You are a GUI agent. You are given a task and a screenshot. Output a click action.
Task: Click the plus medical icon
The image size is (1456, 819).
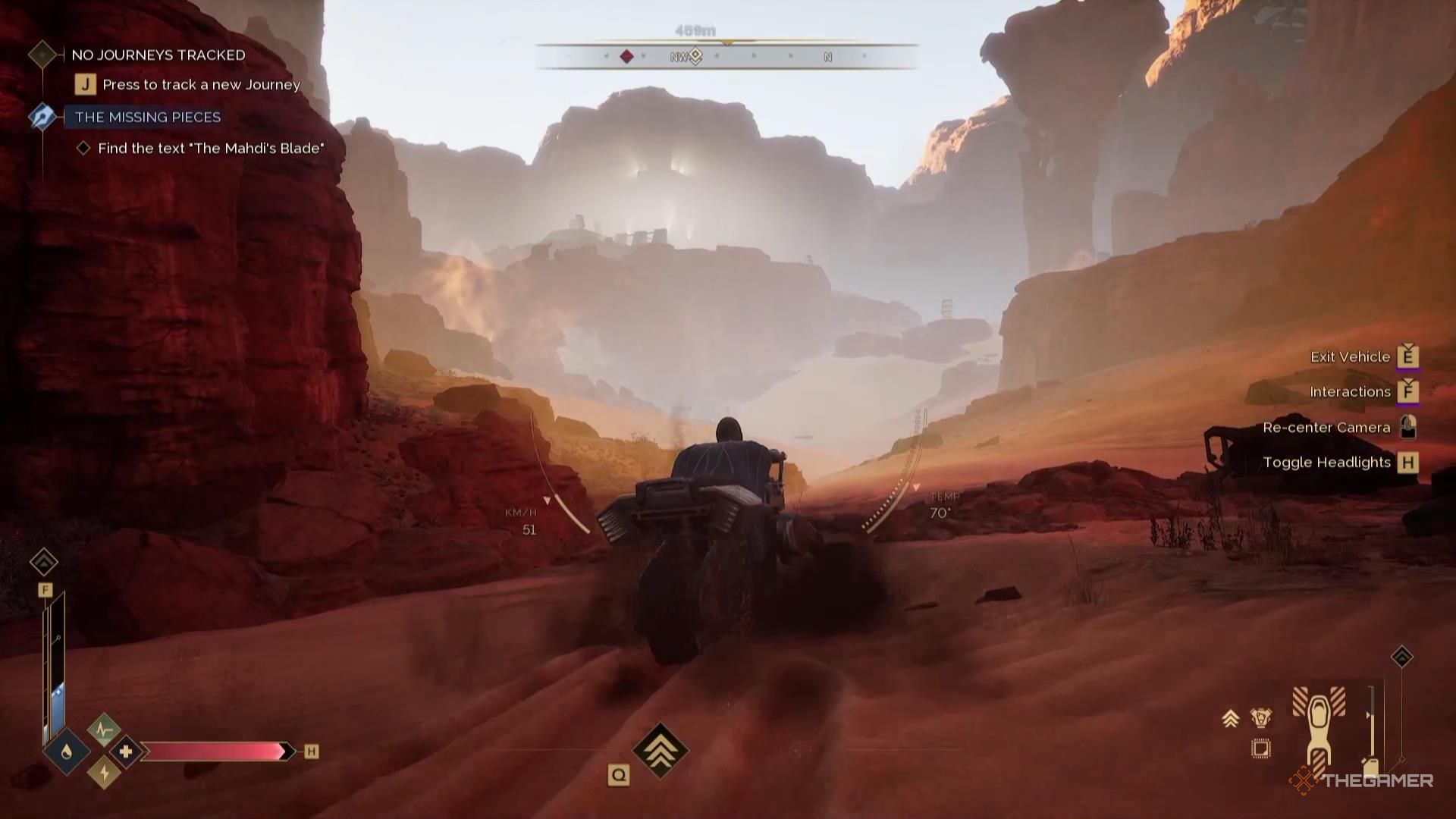pos(127,752)
